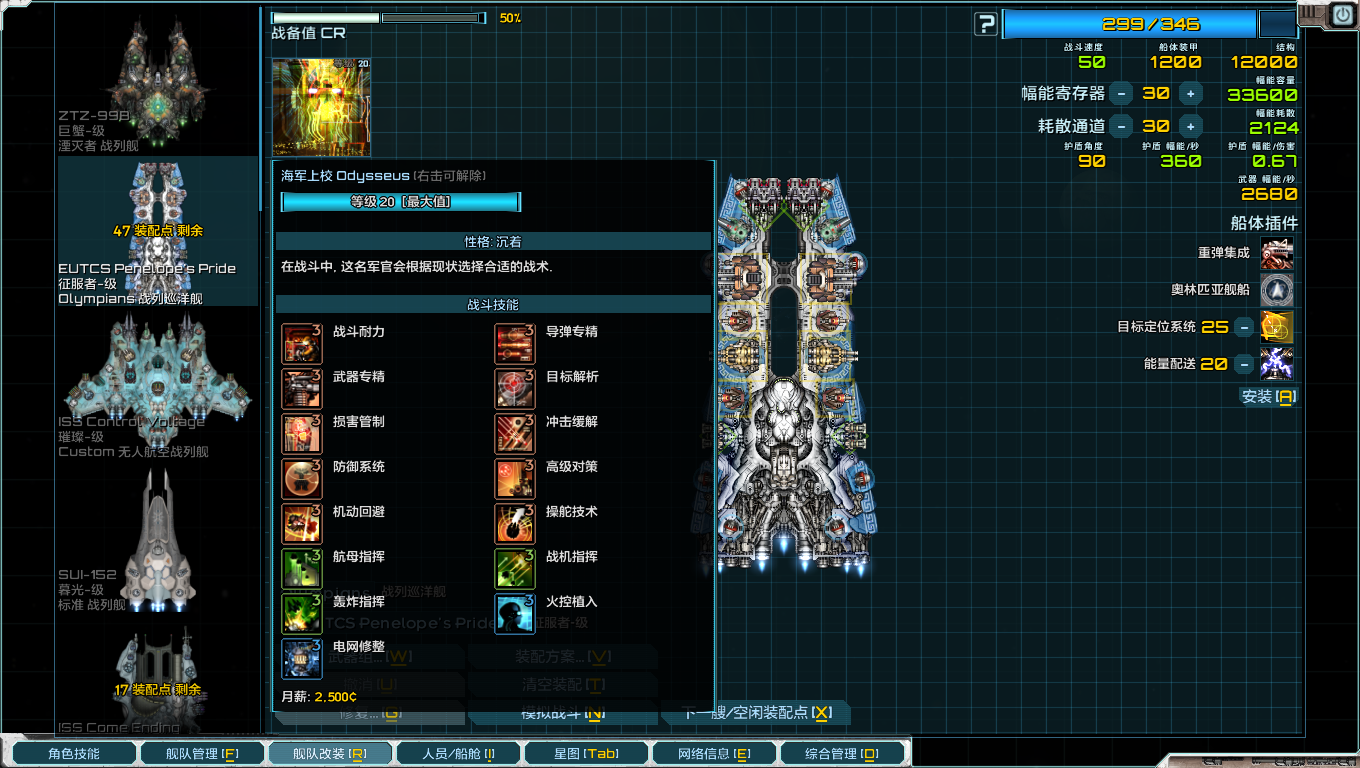Select the 防御系统 skill icon
The image size is (1360, 768).
[301, 478]
